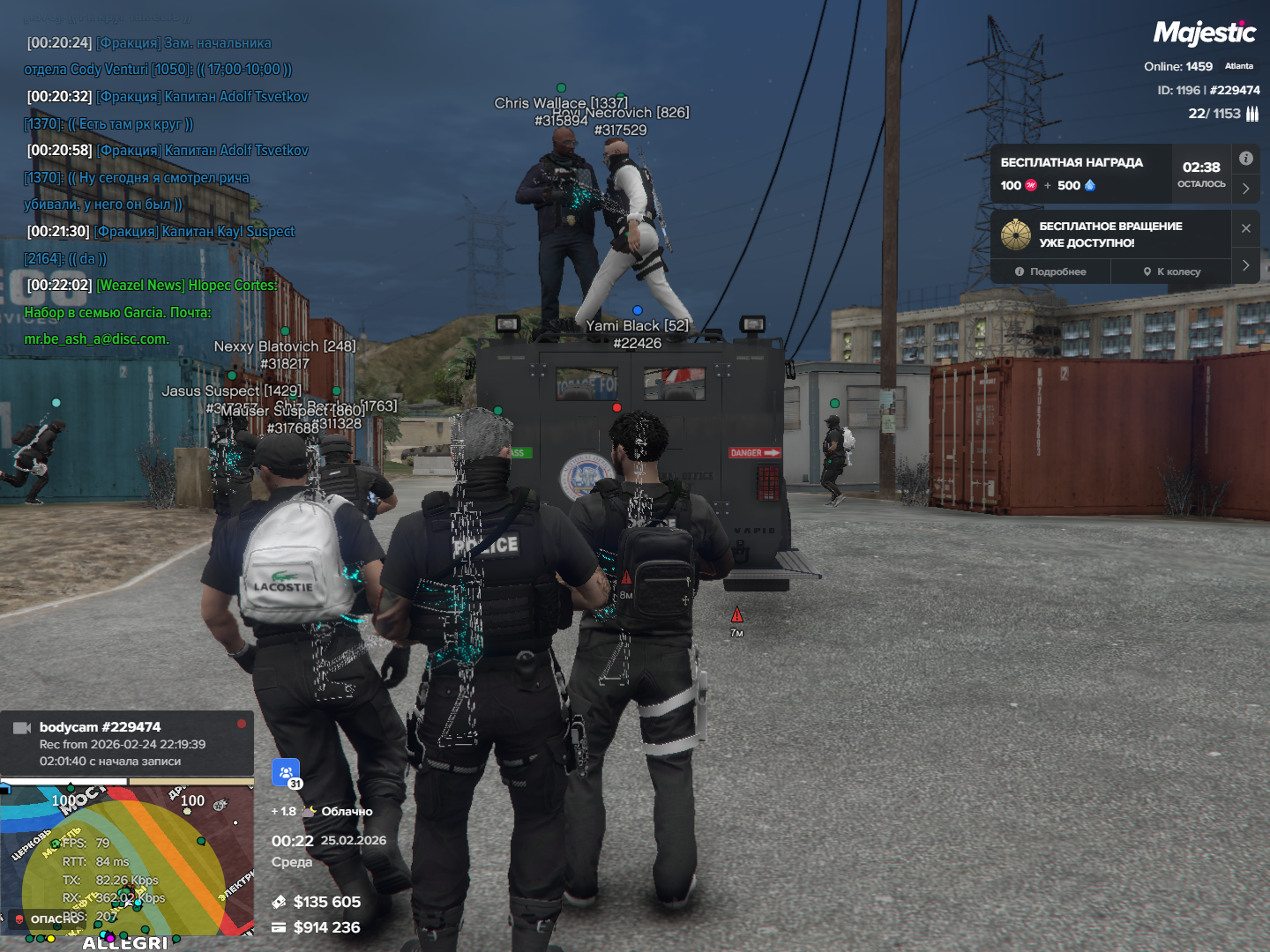Viewport: 1270px width, 952px height.
Task: Close the free spin notification
Action: tap(1245, 228)
